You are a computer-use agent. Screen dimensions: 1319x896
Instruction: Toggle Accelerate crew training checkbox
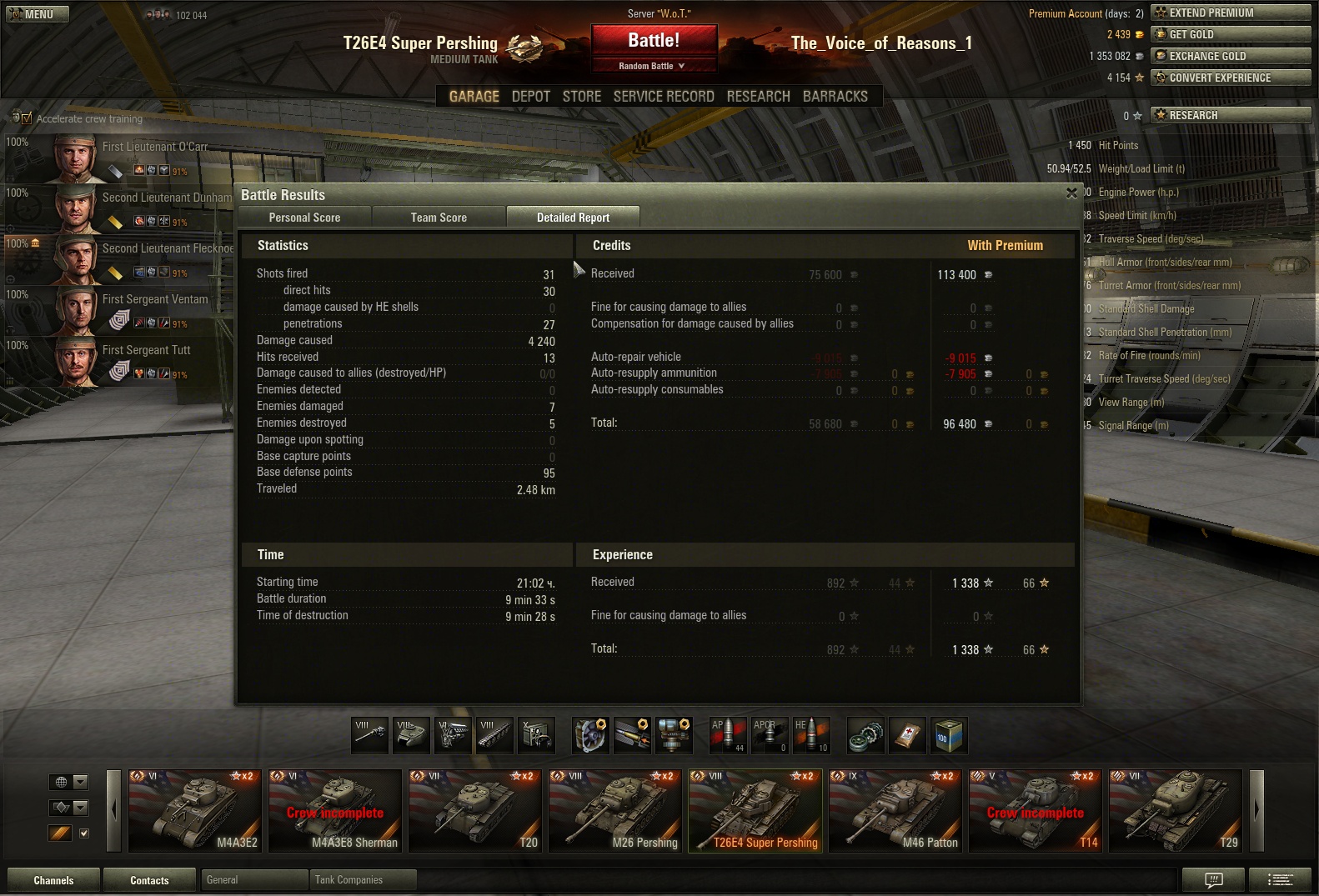(x=26, y=118)
